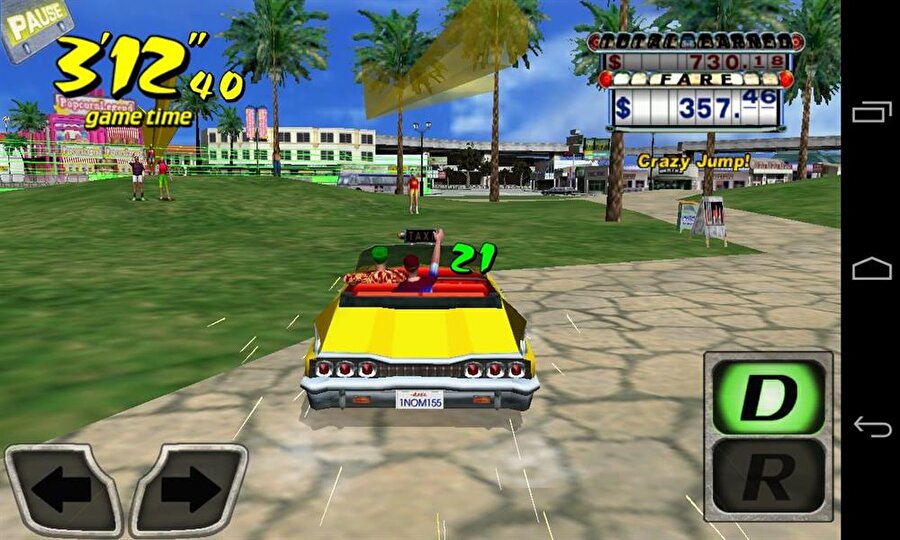
Task: Shift into Drive with the D button
Action: pos(768,397)
